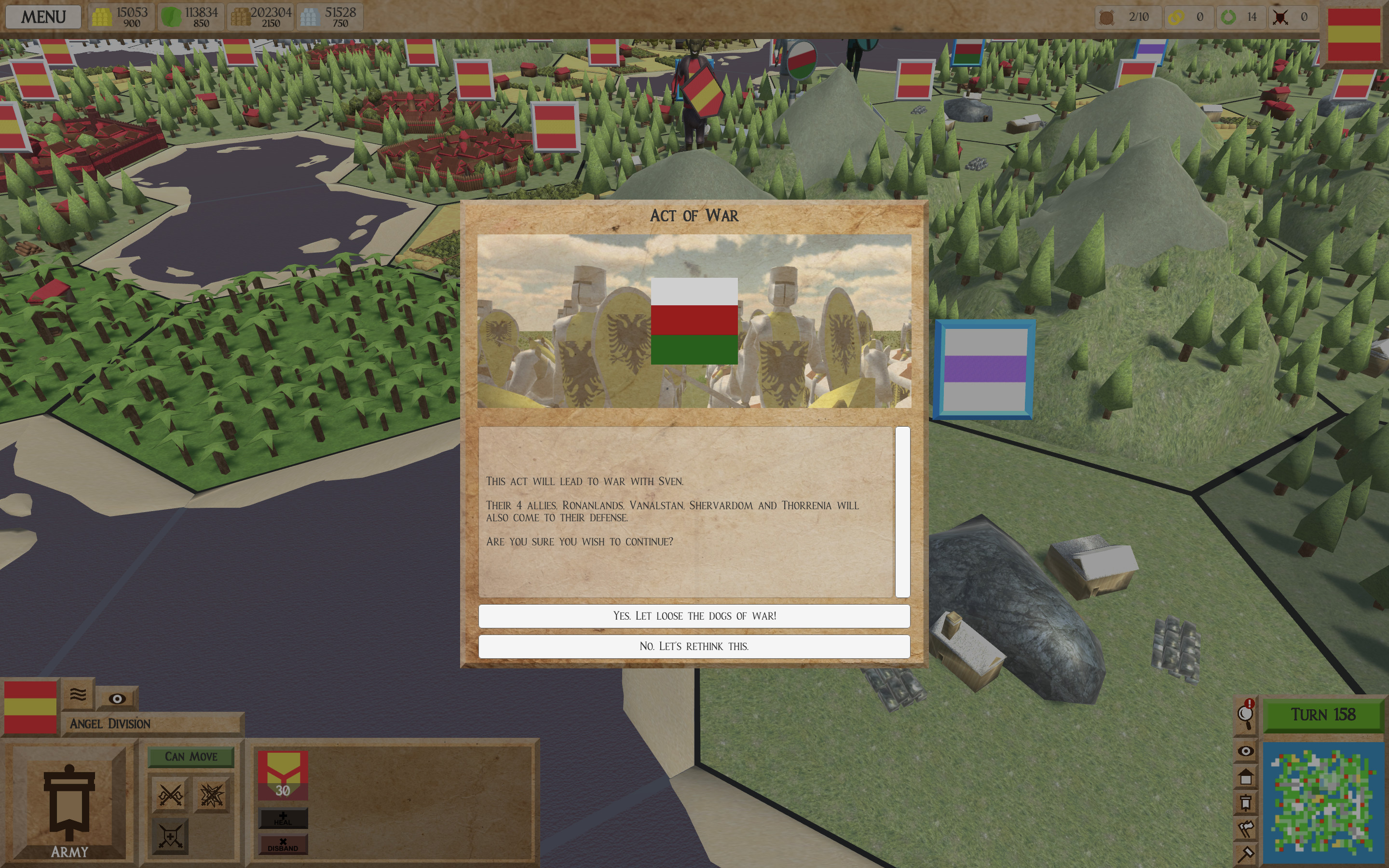This screenshot has height=868, width=1389.
Task: Click the axe icon in right sidebar
Action: 1246,830
